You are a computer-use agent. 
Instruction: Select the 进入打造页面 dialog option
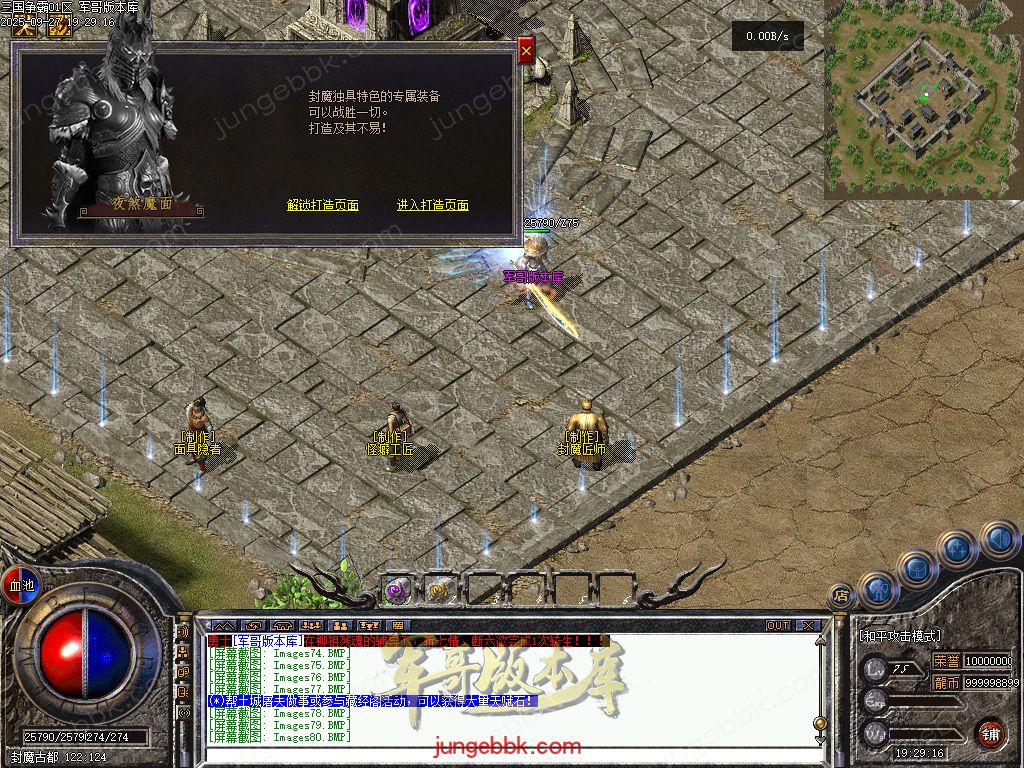(432, 206)
